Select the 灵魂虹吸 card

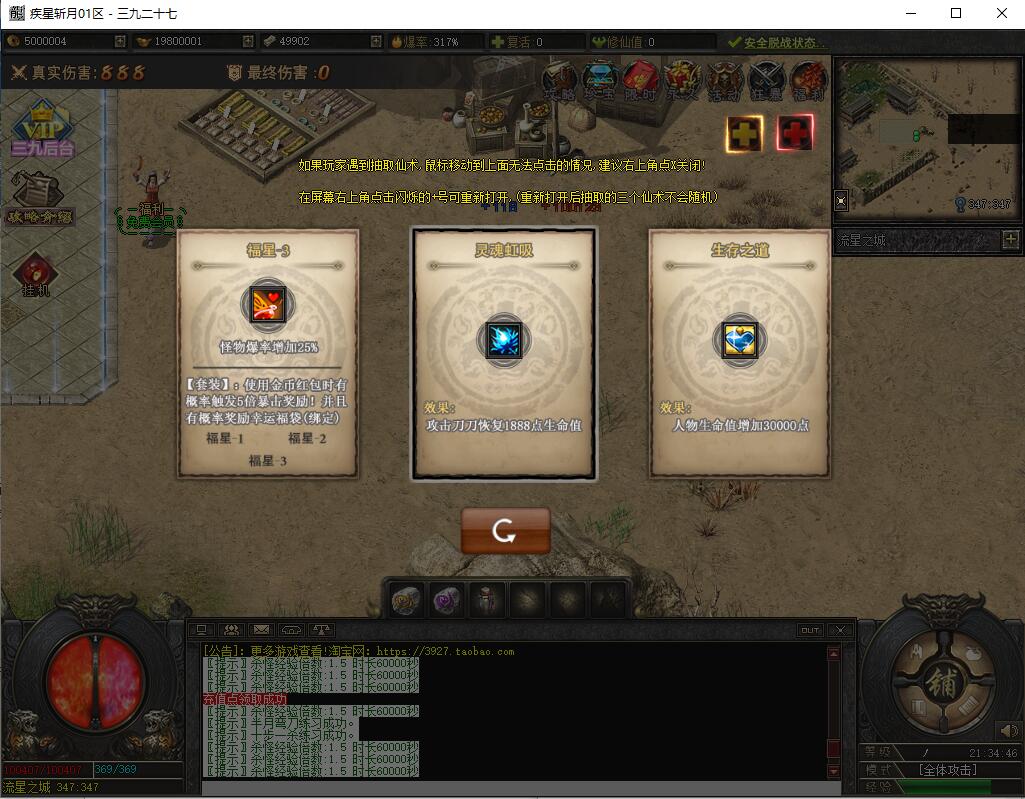click(x=504, y=353)
